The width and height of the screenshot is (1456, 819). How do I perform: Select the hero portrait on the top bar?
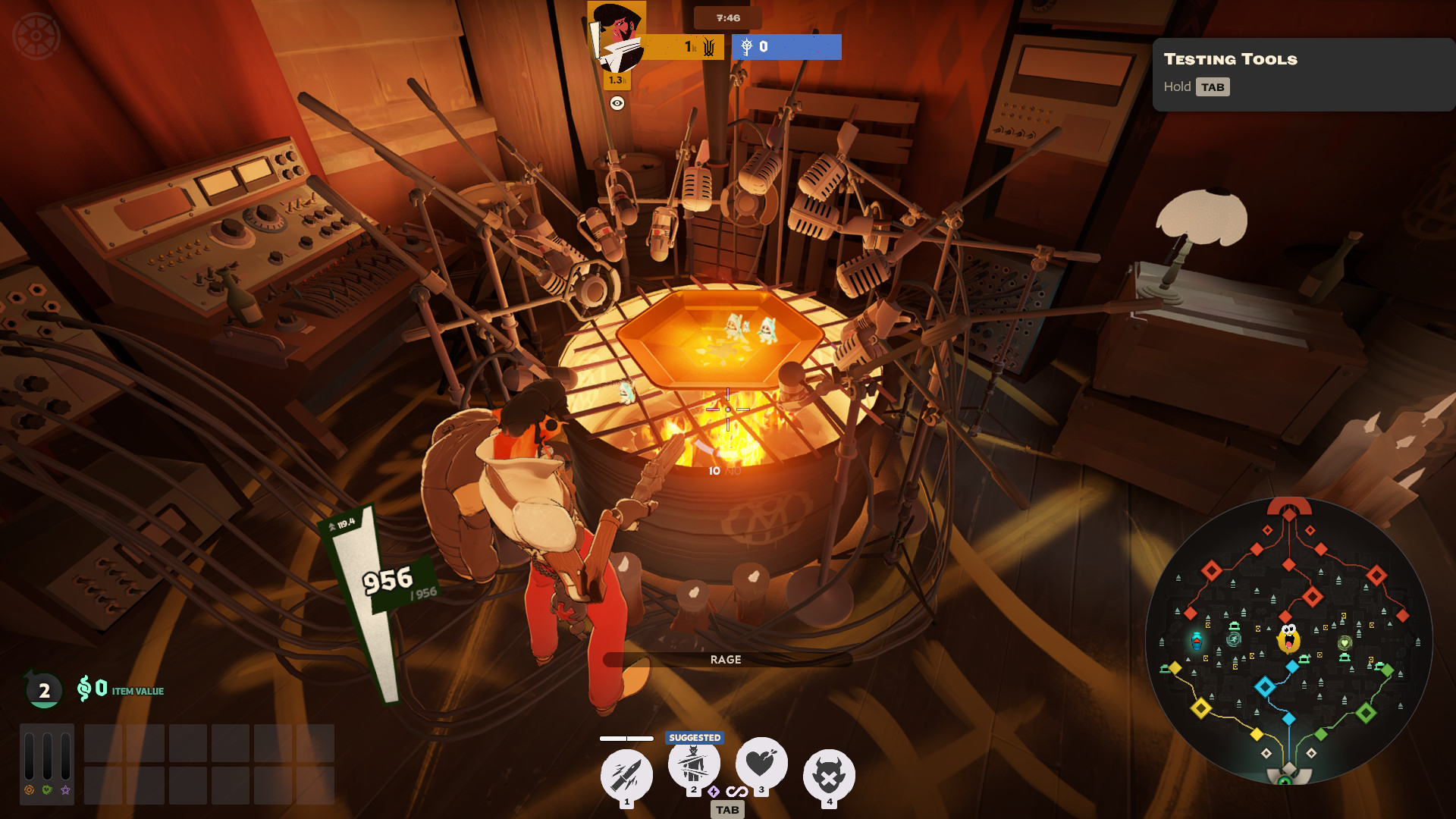tap(617, 36)
